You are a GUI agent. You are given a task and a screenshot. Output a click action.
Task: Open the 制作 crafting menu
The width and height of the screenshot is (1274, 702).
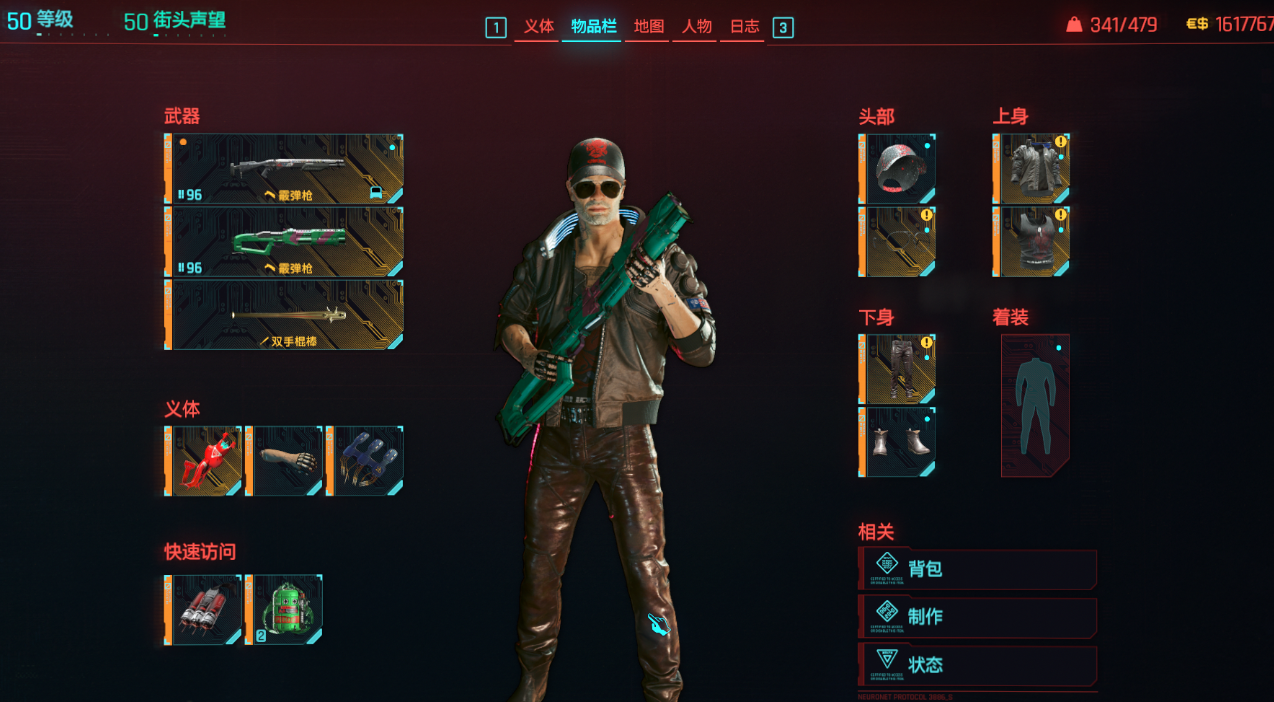(x=978, y=617)
